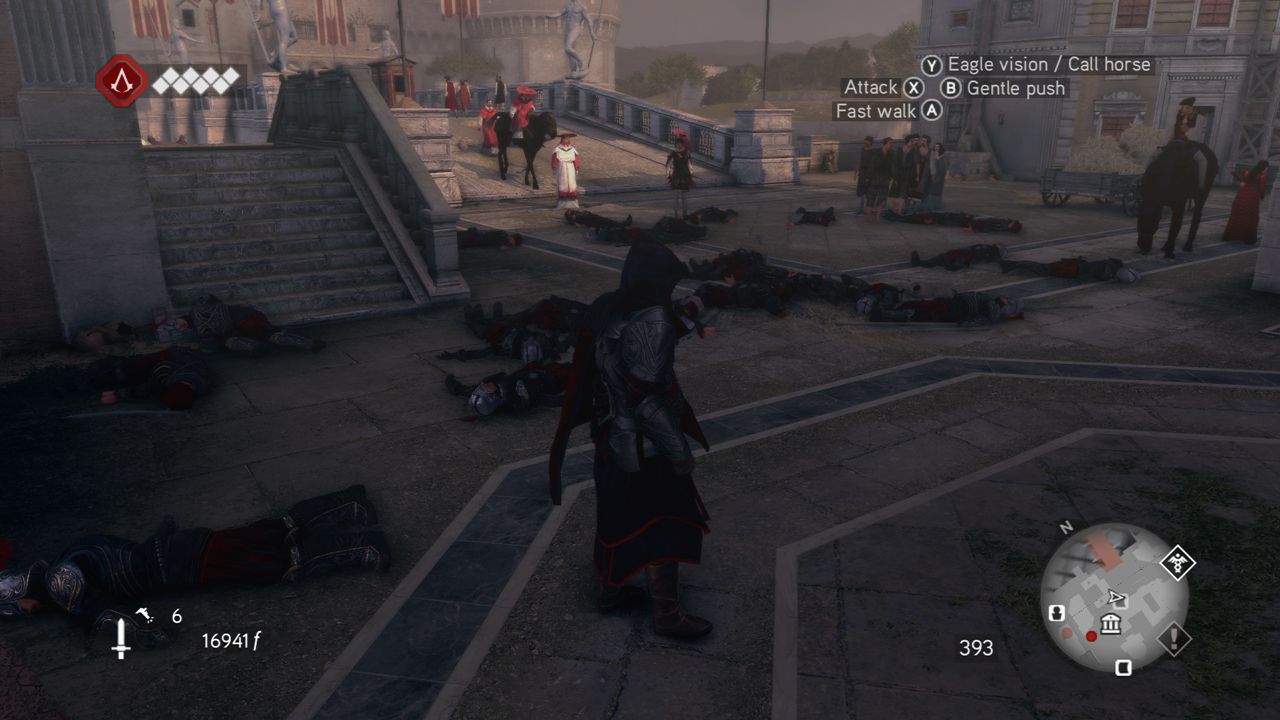Select the sword icon in weapon display
This screenshot has width=1280, height=720.
(x=121, y=639)
